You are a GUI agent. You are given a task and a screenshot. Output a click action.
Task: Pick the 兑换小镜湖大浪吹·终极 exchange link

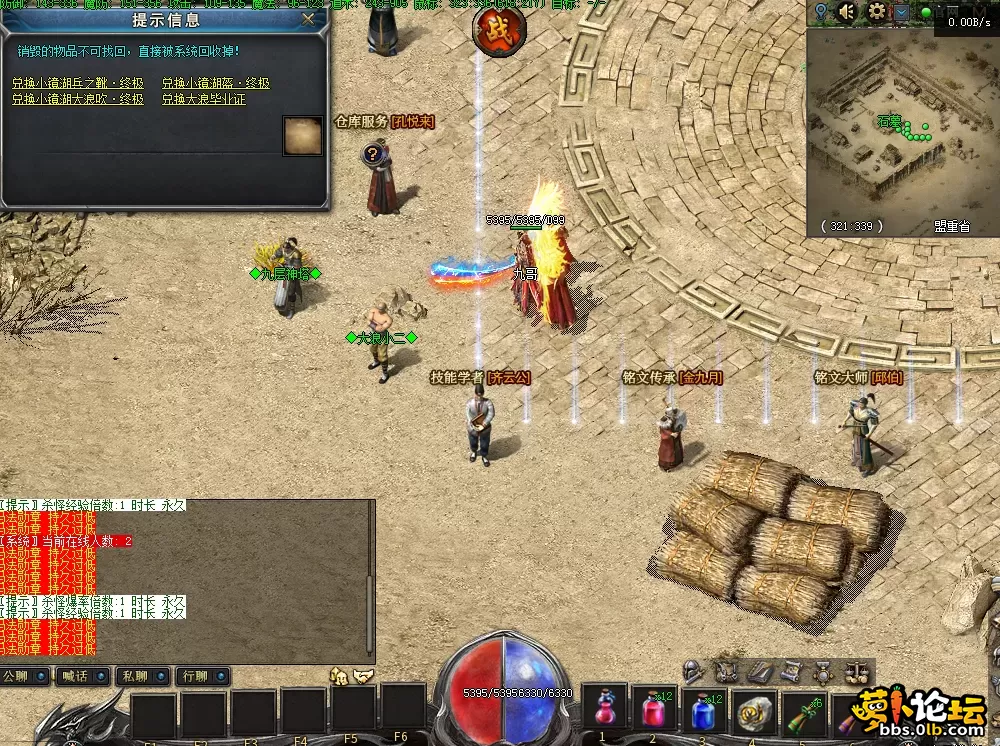point(78,99)
